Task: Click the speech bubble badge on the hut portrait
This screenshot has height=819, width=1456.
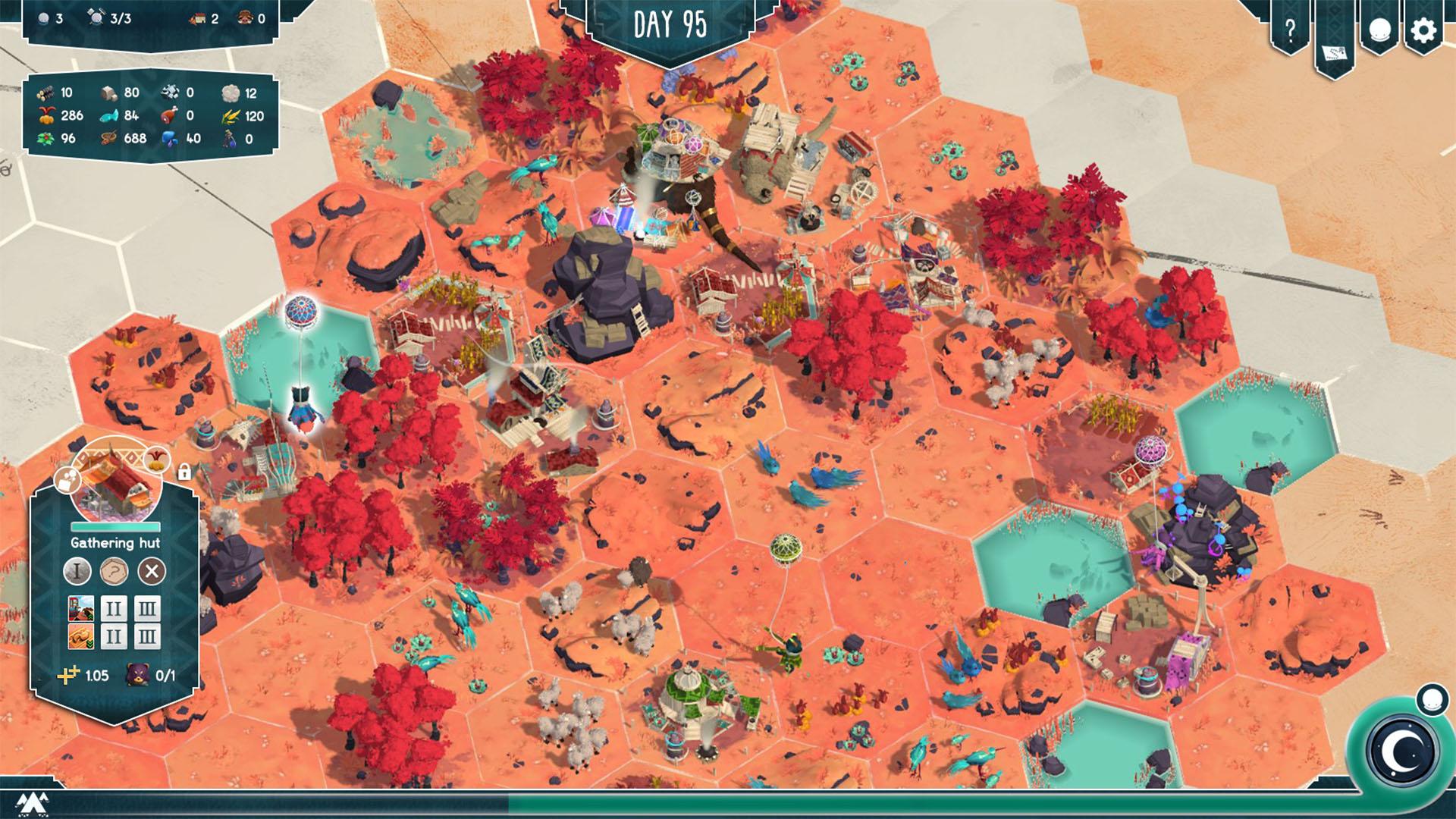Action: pyautogui.click(x=67, y=478)
